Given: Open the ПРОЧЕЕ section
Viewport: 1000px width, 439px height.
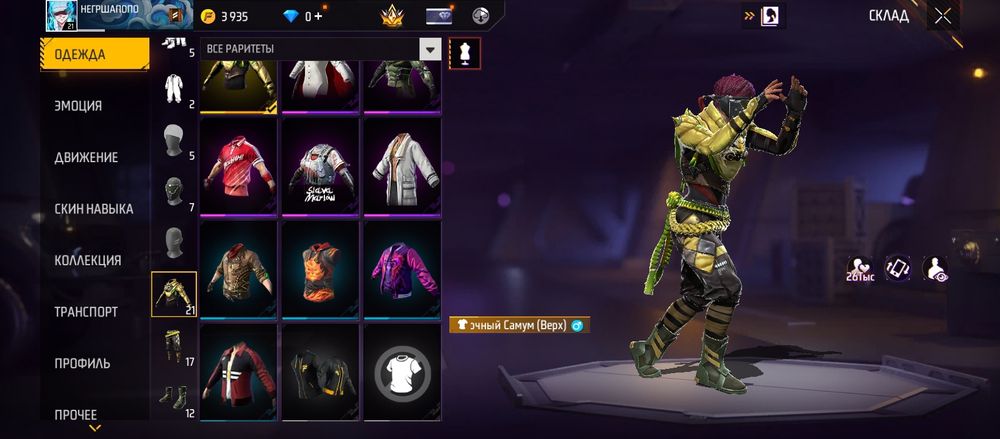Looking at the screenshot, I should (76, 414).
